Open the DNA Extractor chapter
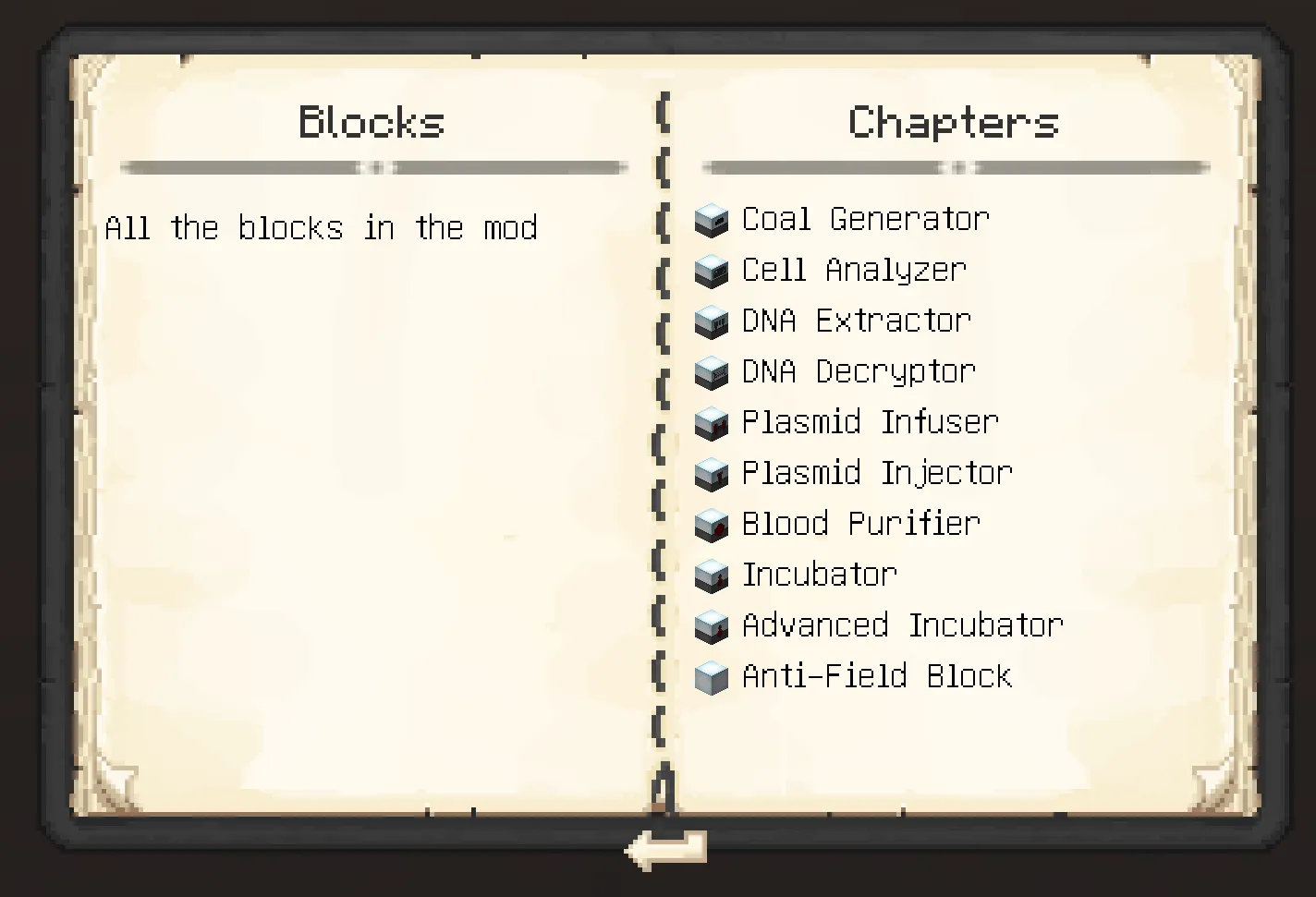This screenshot has height=897, width=1316. (857, 321)
